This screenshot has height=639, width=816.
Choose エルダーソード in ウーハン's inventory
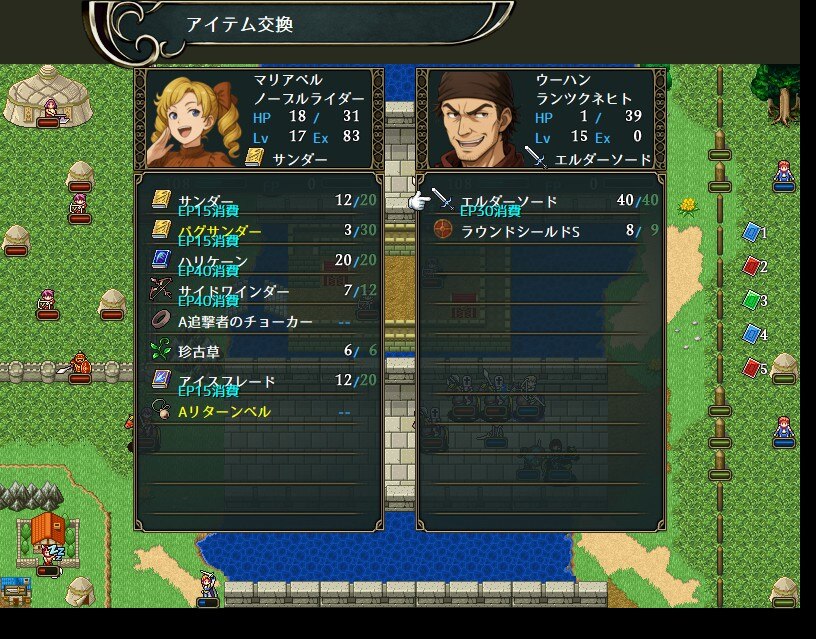pos(540,201)
